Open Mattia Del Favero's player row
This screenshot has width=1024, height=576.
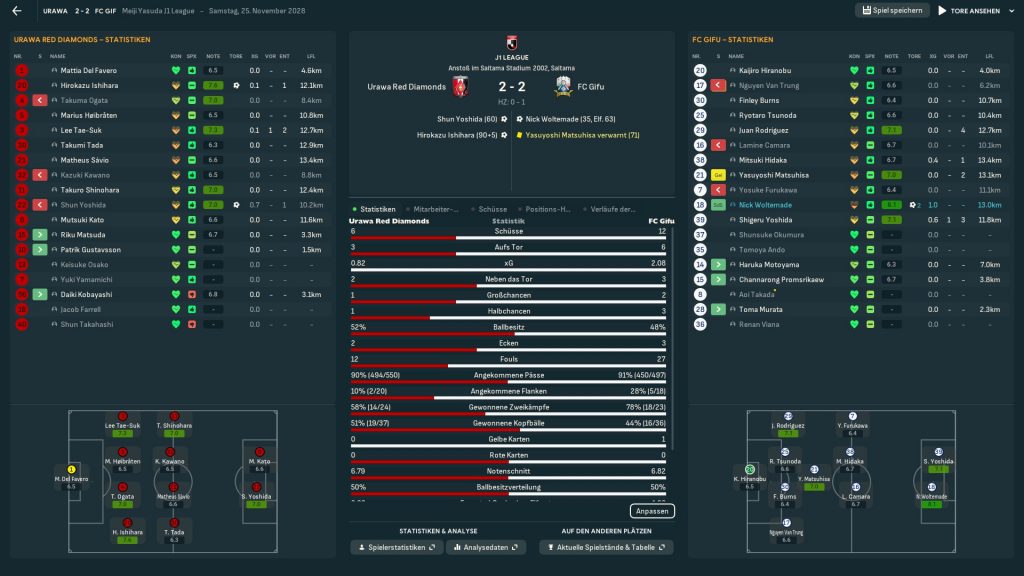(x=89, y=71)
